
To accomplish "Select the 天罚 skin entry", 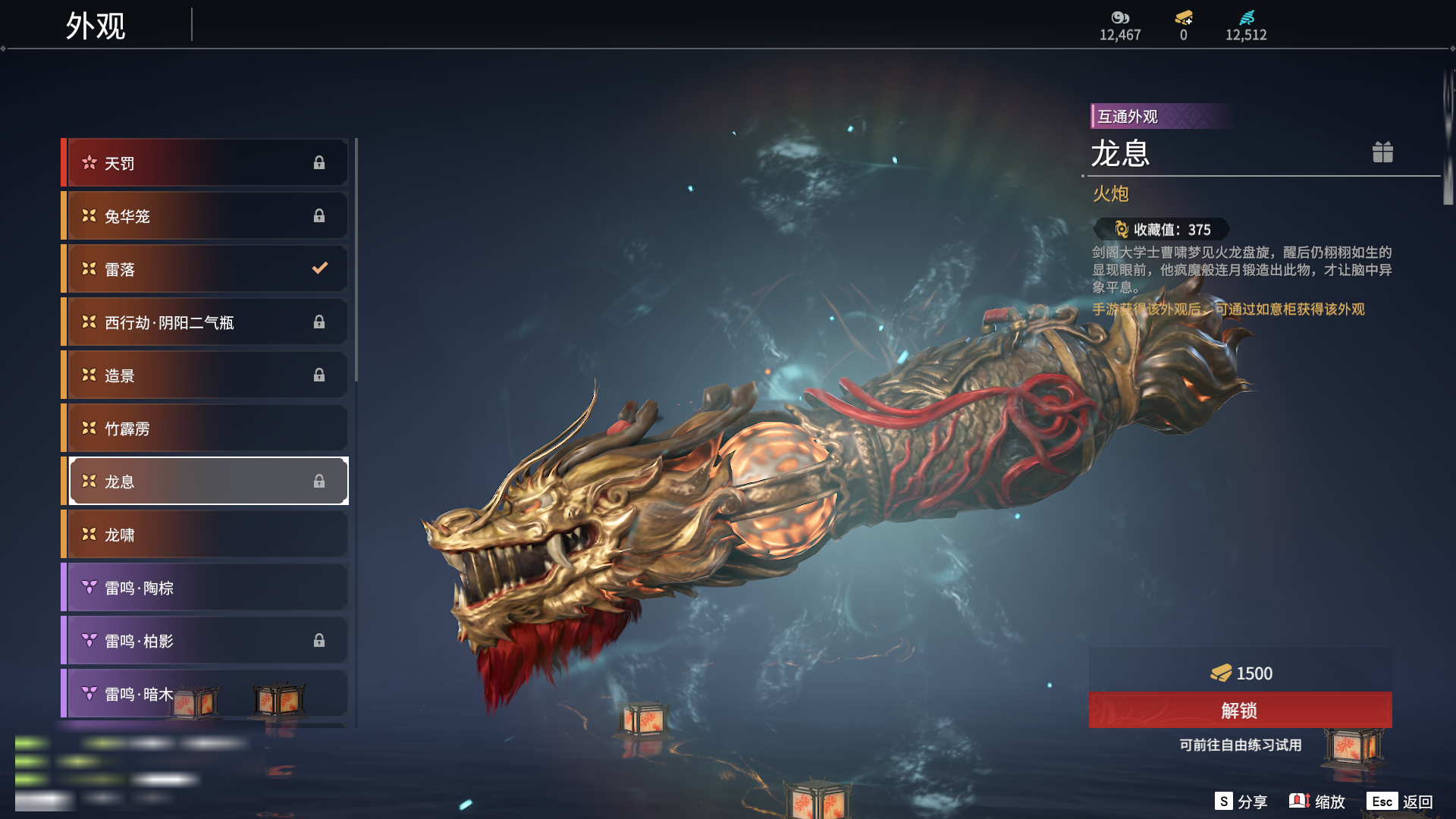I will pyautogui.click(x=205, y=163).
